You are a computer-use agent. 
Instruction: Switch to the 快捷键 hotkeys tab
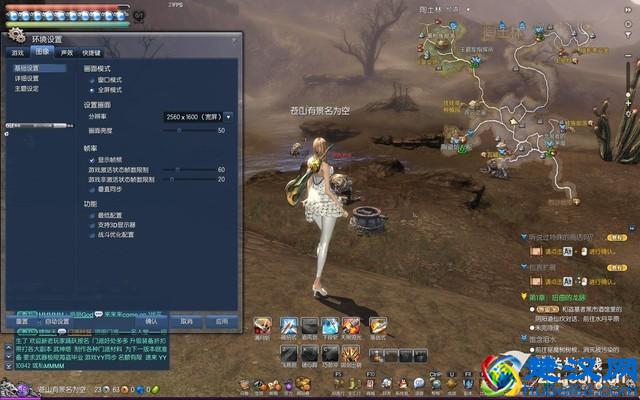pyautogui.click(x=91, y=52)
